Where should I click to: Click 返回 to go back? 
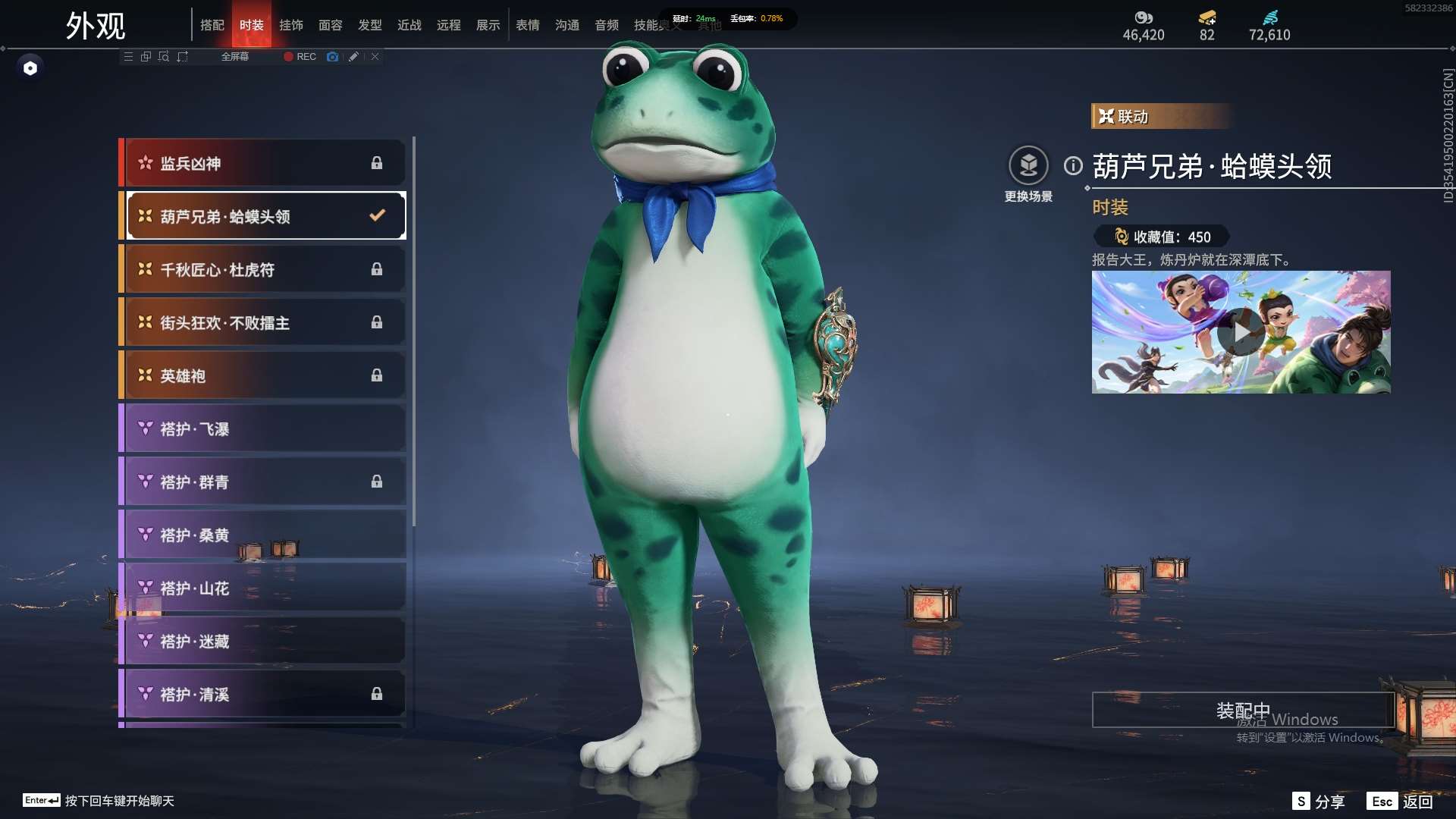click(x=1401, y=801)
